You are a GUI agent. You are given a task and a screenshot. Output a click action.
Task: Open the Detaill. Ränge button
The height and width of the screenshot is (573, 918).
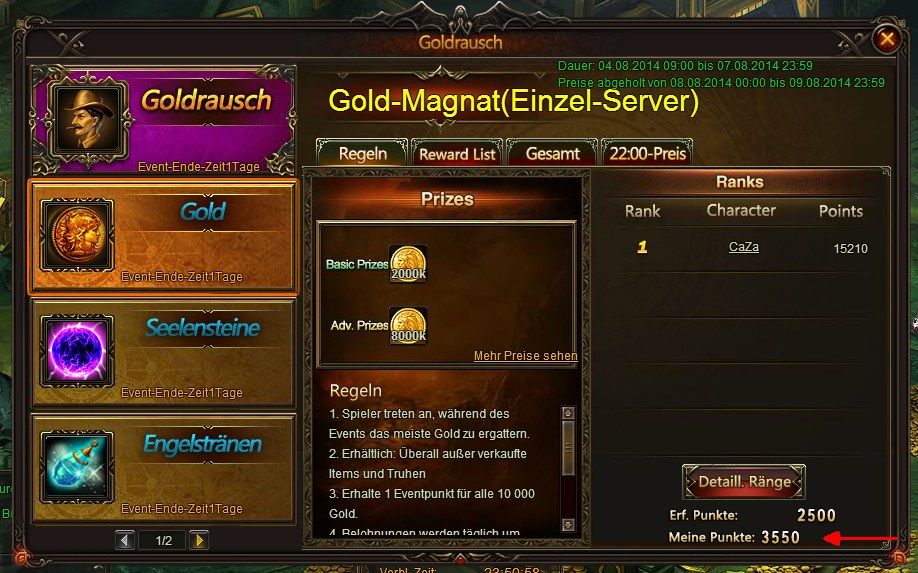click(x=744, y=482)
